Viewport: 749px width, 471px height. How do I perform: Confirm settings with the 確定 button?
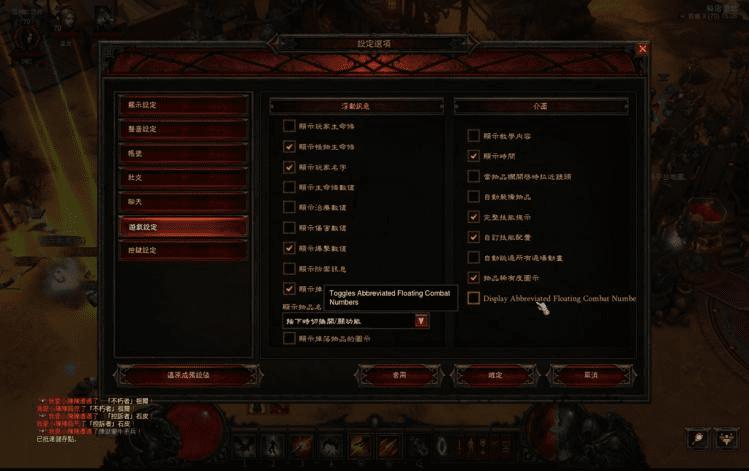pos(495,374)
